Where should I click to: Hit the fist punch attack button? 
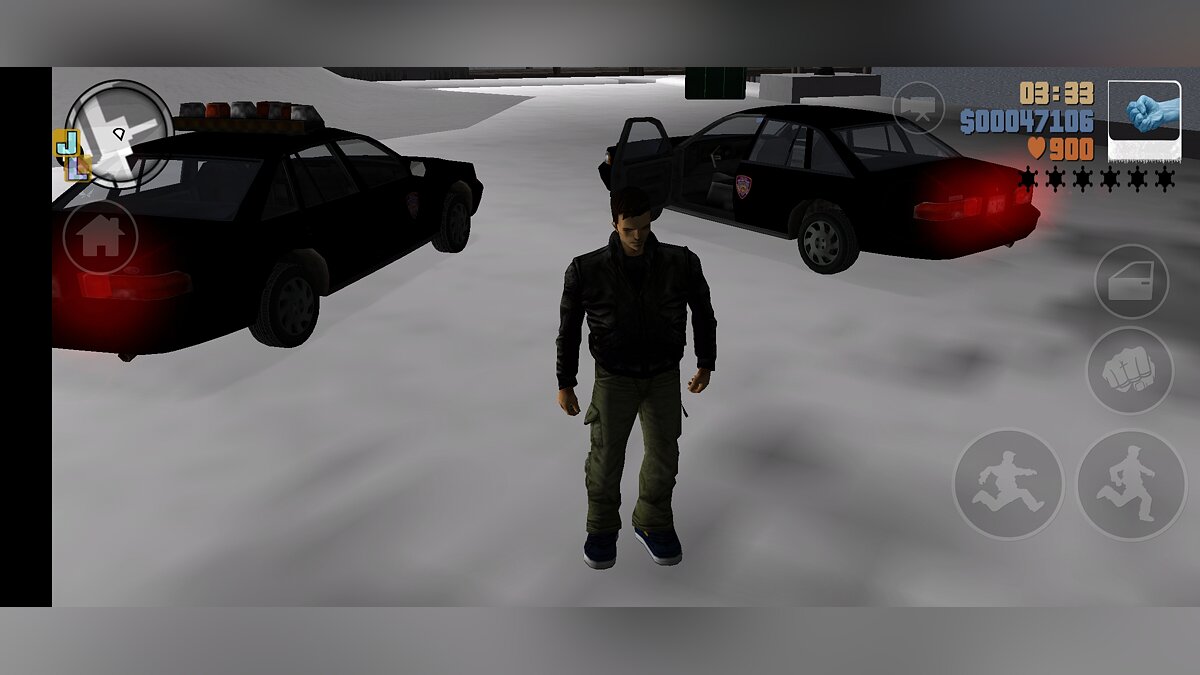1129,370
